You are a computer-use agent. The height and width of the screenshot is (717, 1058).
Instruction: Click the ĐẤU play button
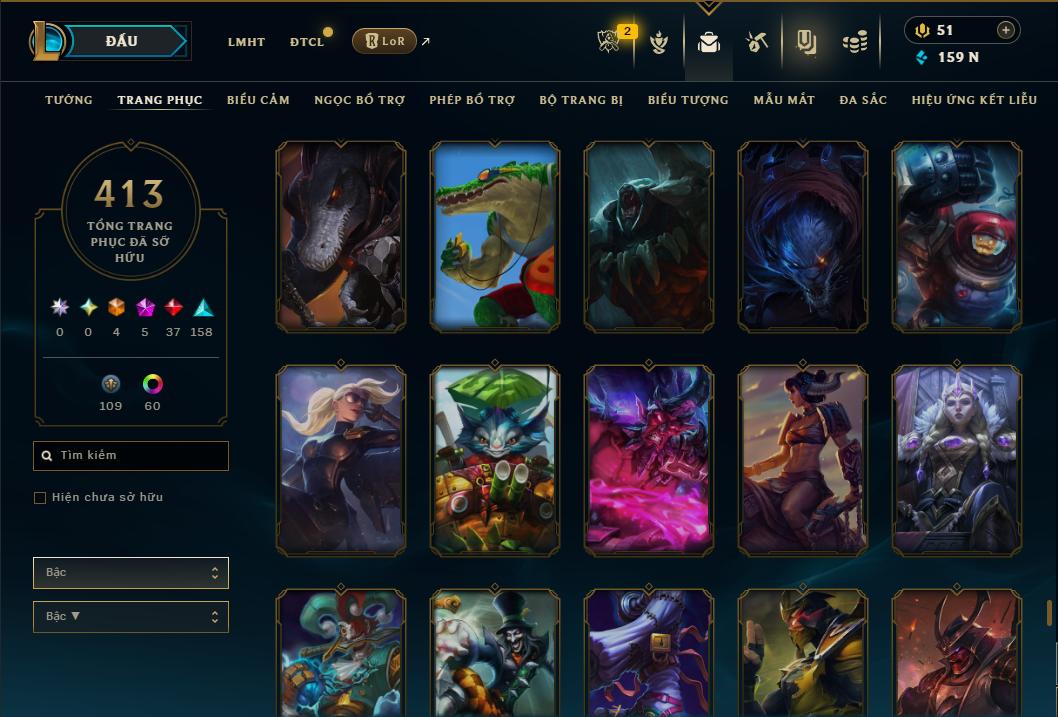coord(121,41)
